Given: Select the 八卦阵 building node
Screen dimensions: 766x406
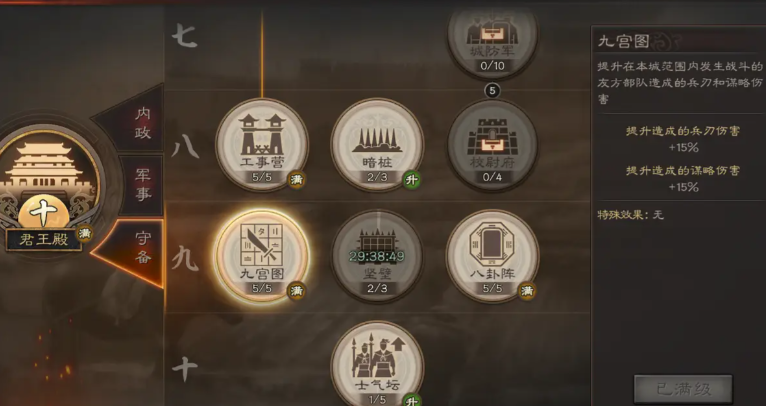Looking at the screenshot, I should point(491,255).
